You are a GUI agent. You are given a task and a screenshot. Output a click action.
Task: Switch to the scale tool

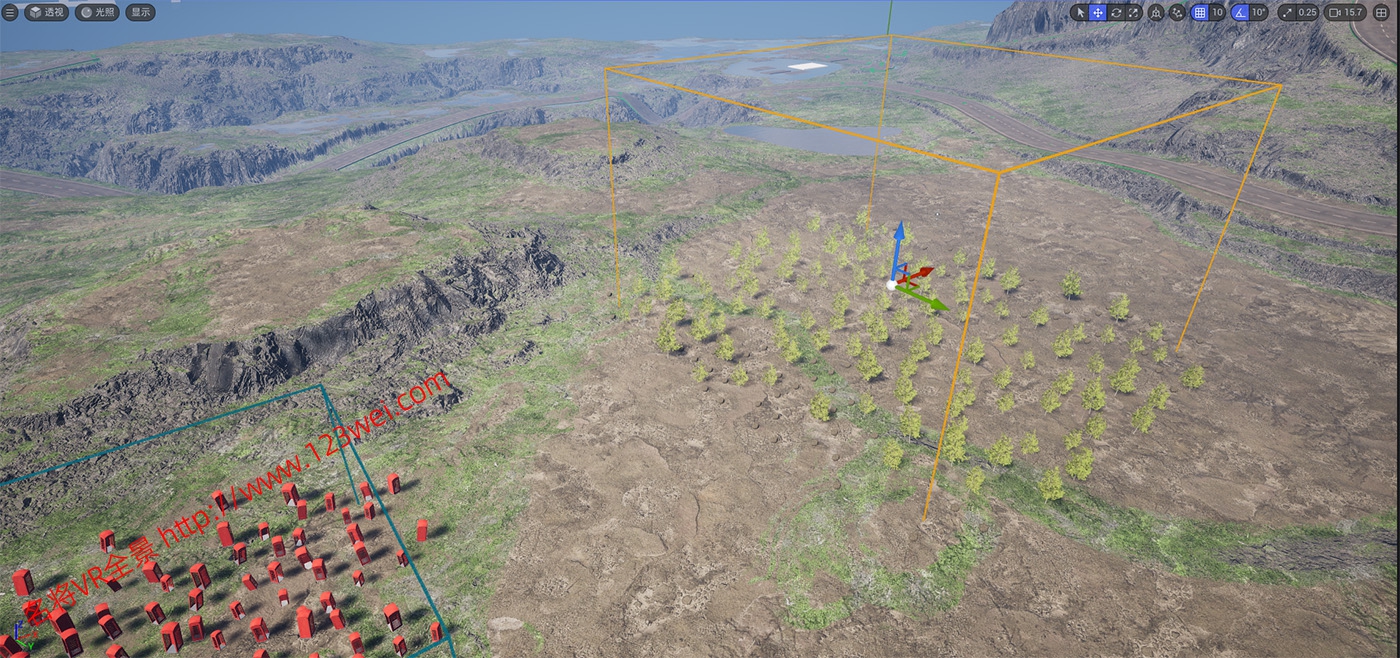[x=1133, y=12]
